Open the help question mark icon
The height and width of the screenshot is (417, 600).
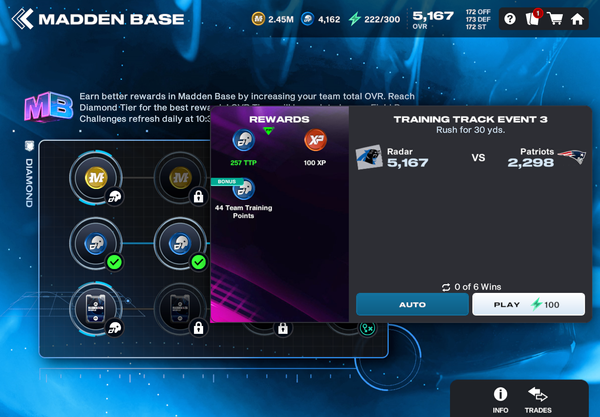[509, 19]
